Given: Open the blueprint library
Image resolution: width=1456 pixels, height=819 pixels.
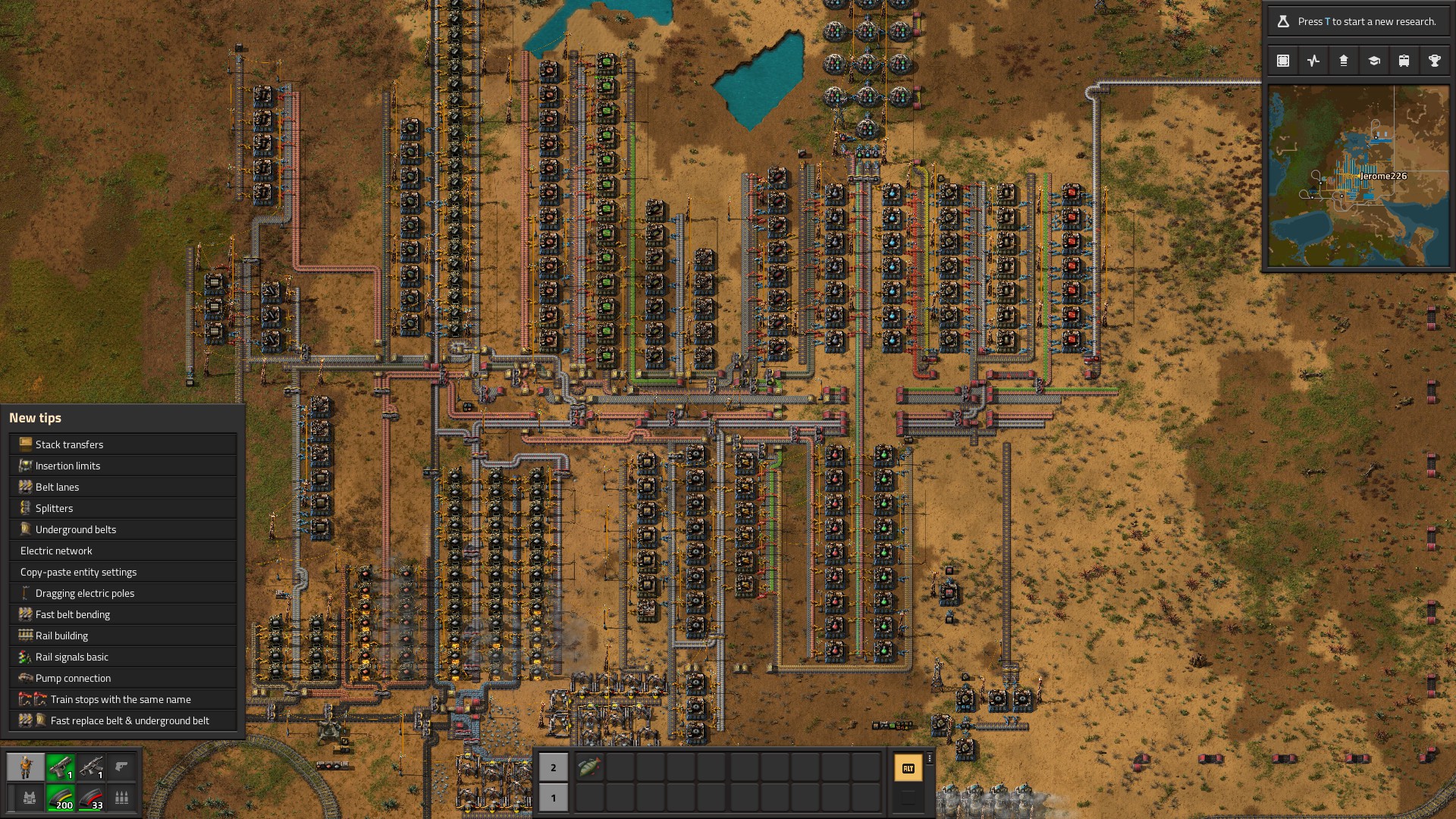Looking at the screenshot, I should tap(1283, 60).
